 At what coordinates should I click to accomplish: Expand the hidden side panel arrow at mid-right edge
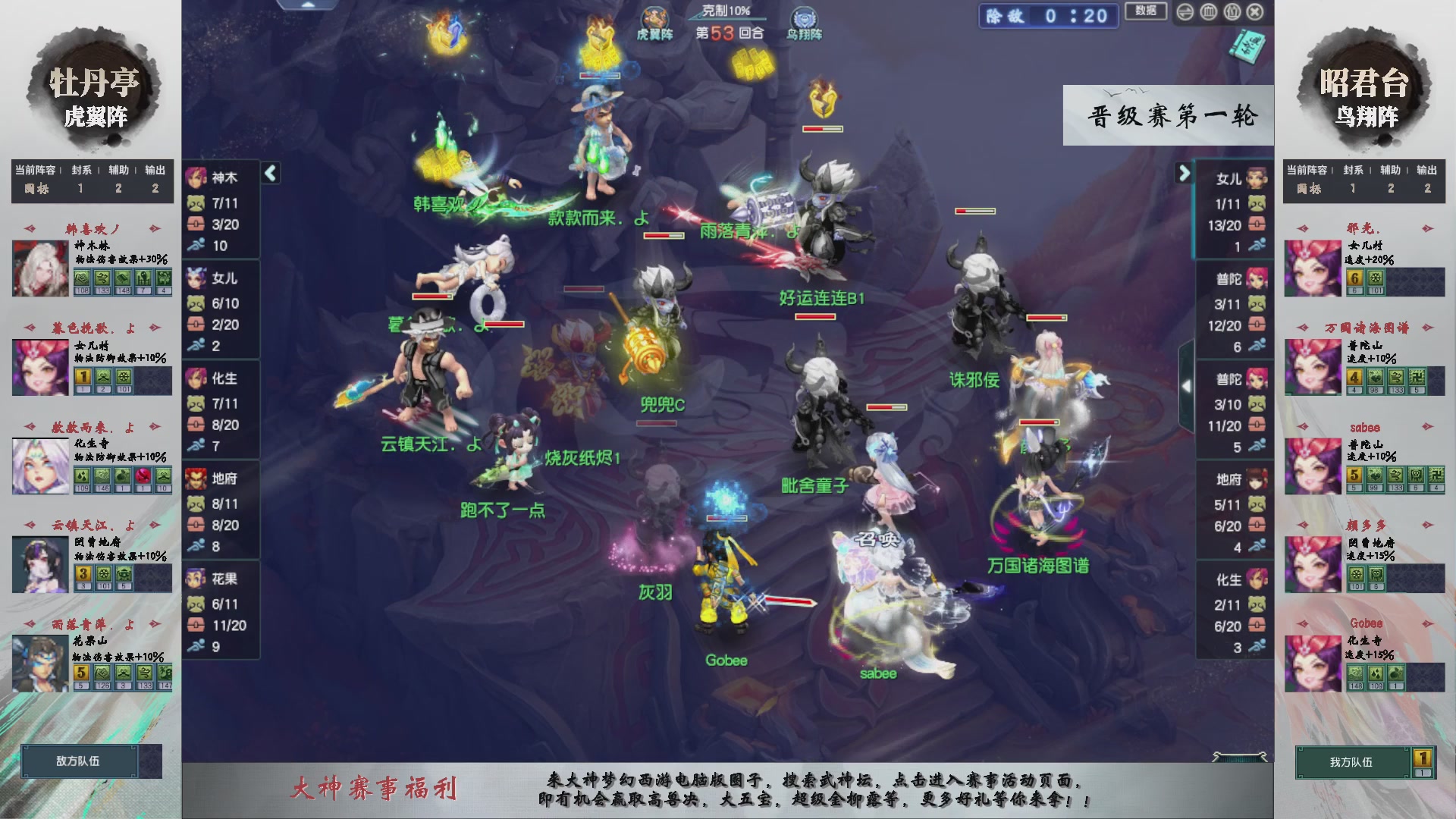click(x=1188, y=385)
